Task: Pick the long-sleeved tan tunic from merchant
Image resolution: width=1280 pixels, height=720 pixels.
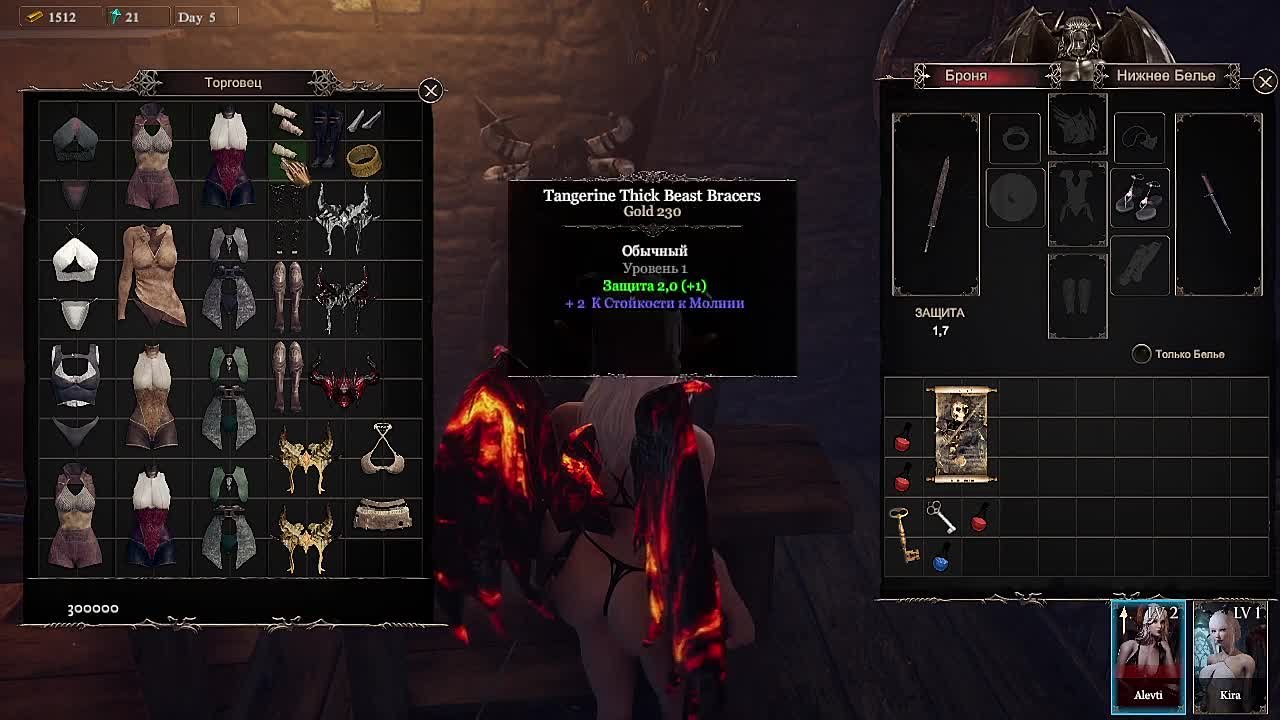Action: [152, 274]
